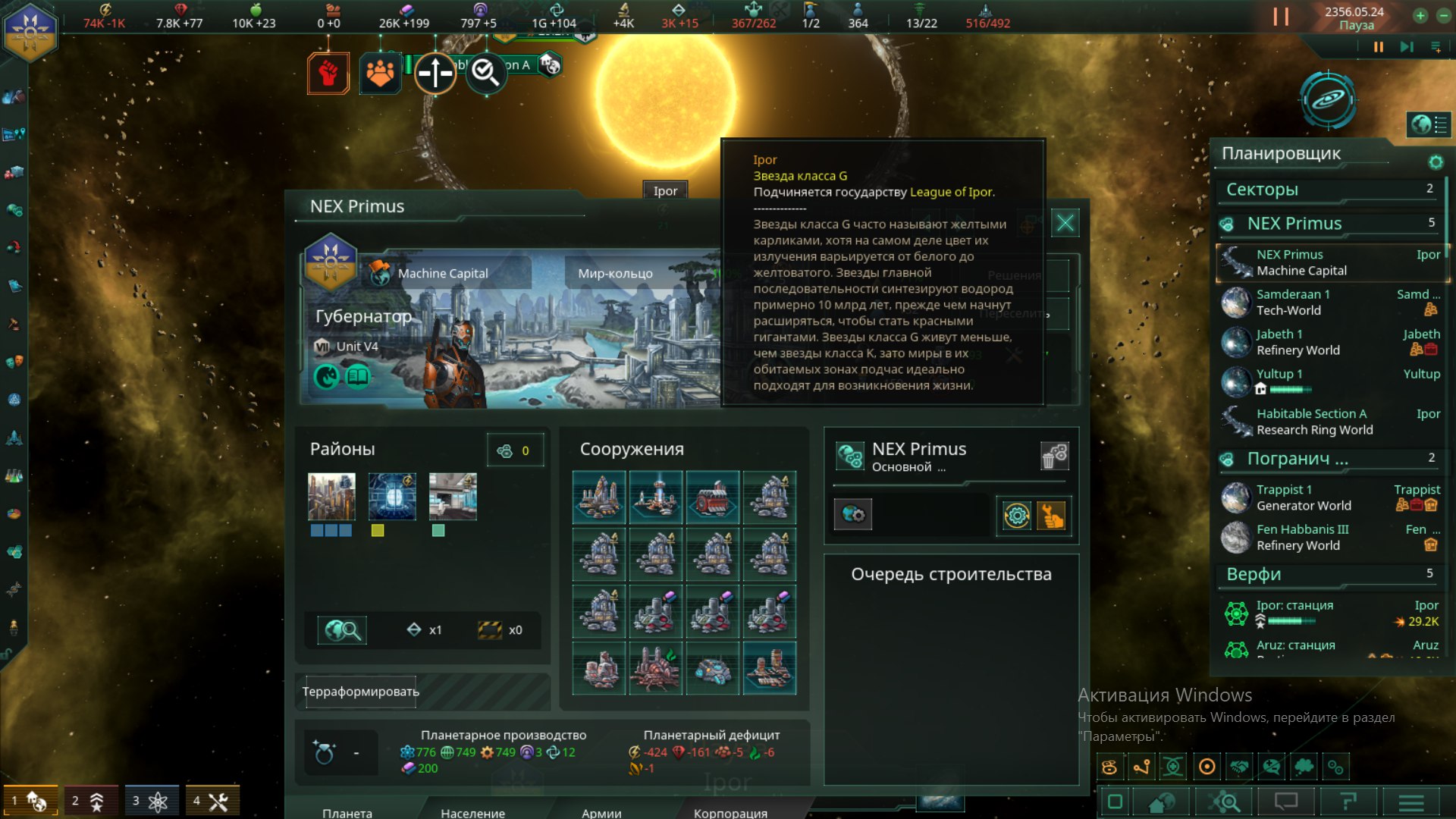Viewport: 1456px width, 819px height.
Task: Click the red fist icon button
Action: (328, 74)
